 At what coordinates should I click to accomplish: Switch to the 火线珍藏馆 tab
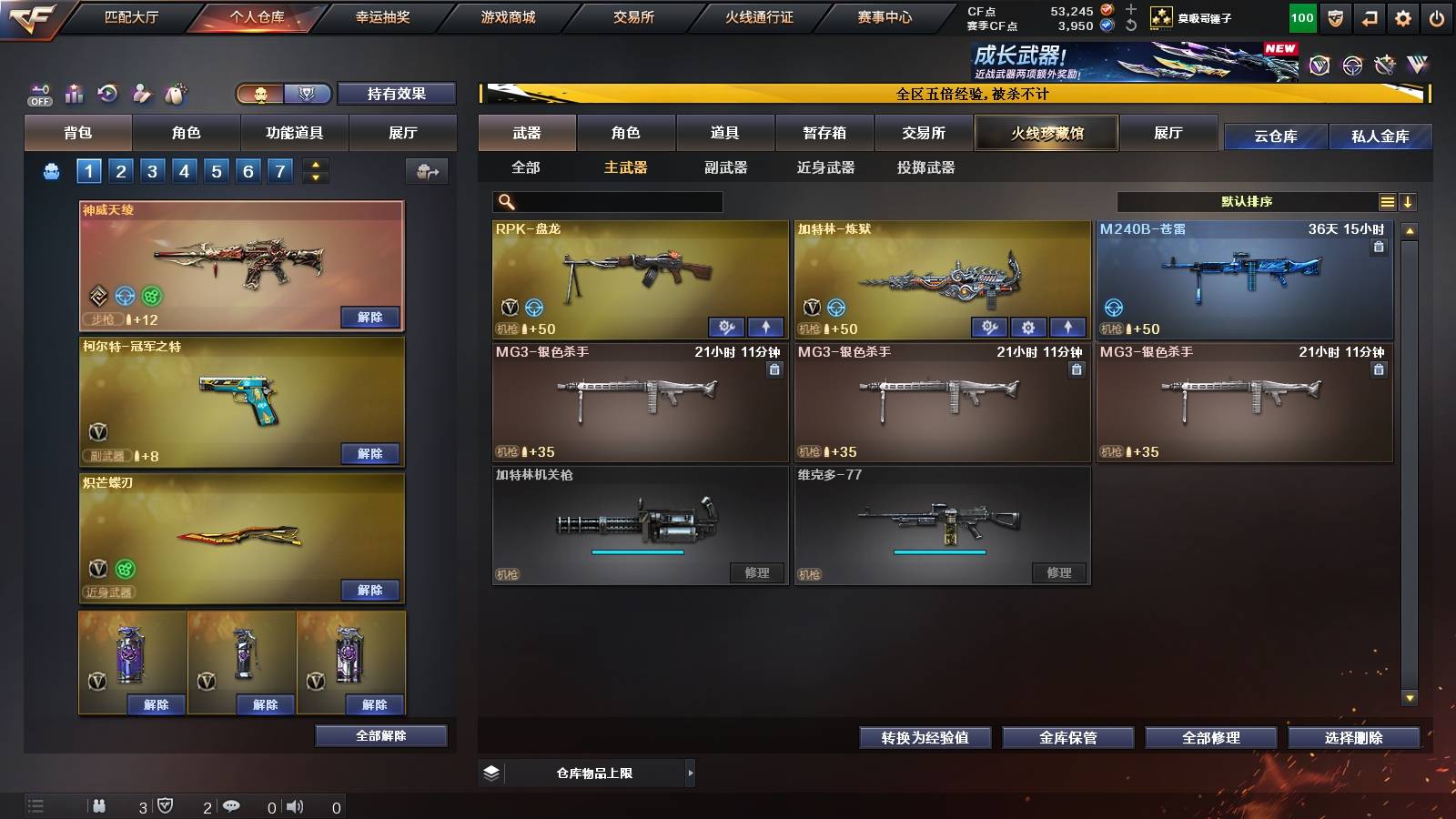tap(1046, 133)
